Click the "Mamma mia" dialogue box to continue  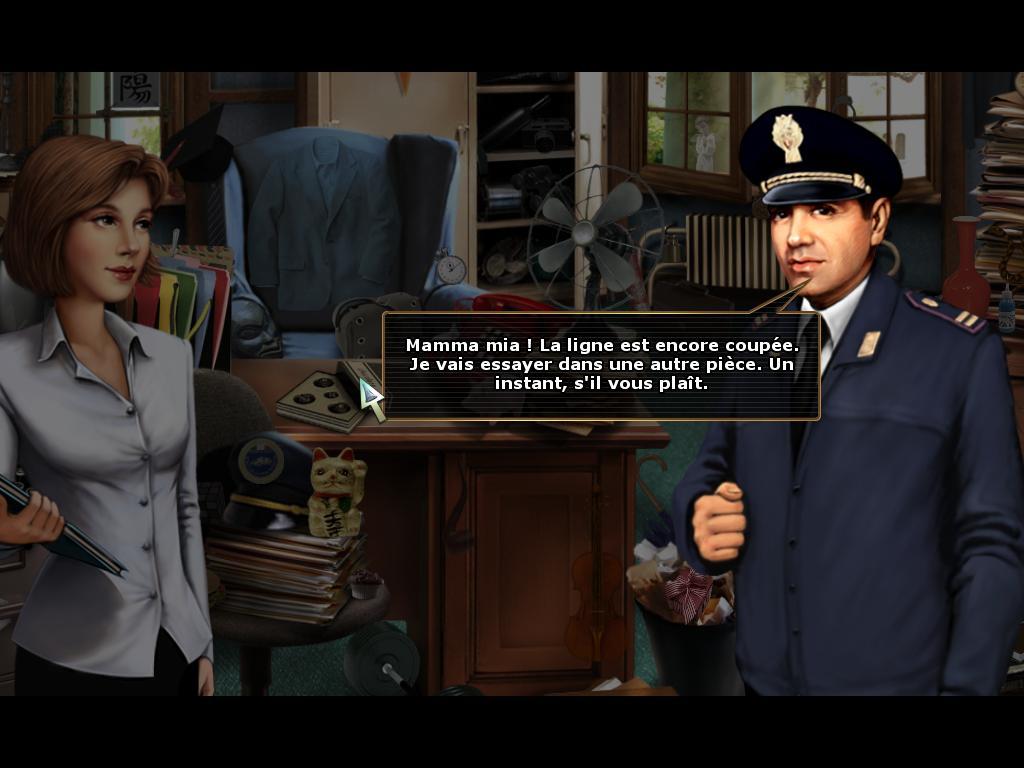click(600, 365)
